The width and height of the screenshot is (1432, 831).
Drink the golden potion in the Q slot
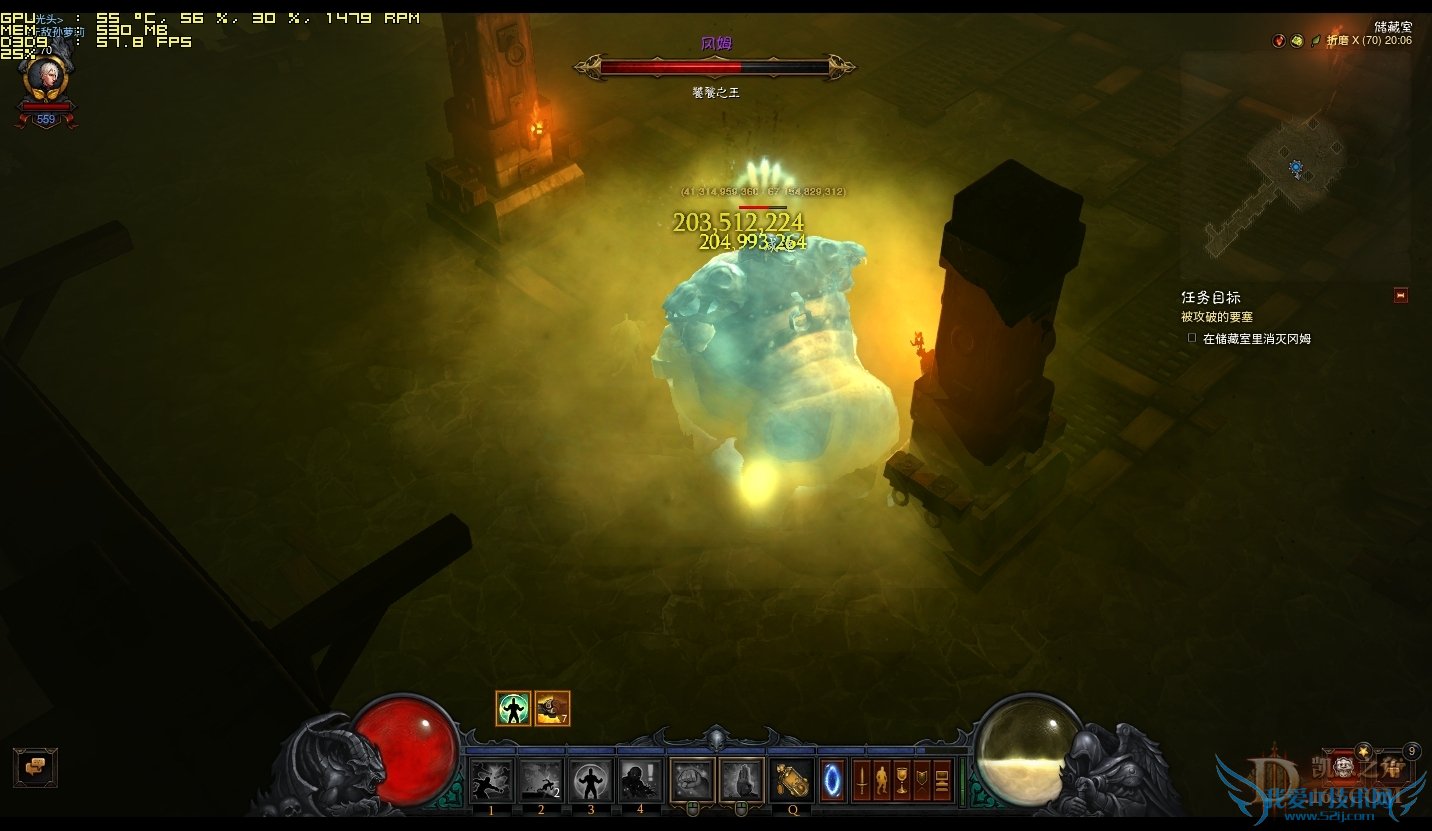click(x=792, y=780)
